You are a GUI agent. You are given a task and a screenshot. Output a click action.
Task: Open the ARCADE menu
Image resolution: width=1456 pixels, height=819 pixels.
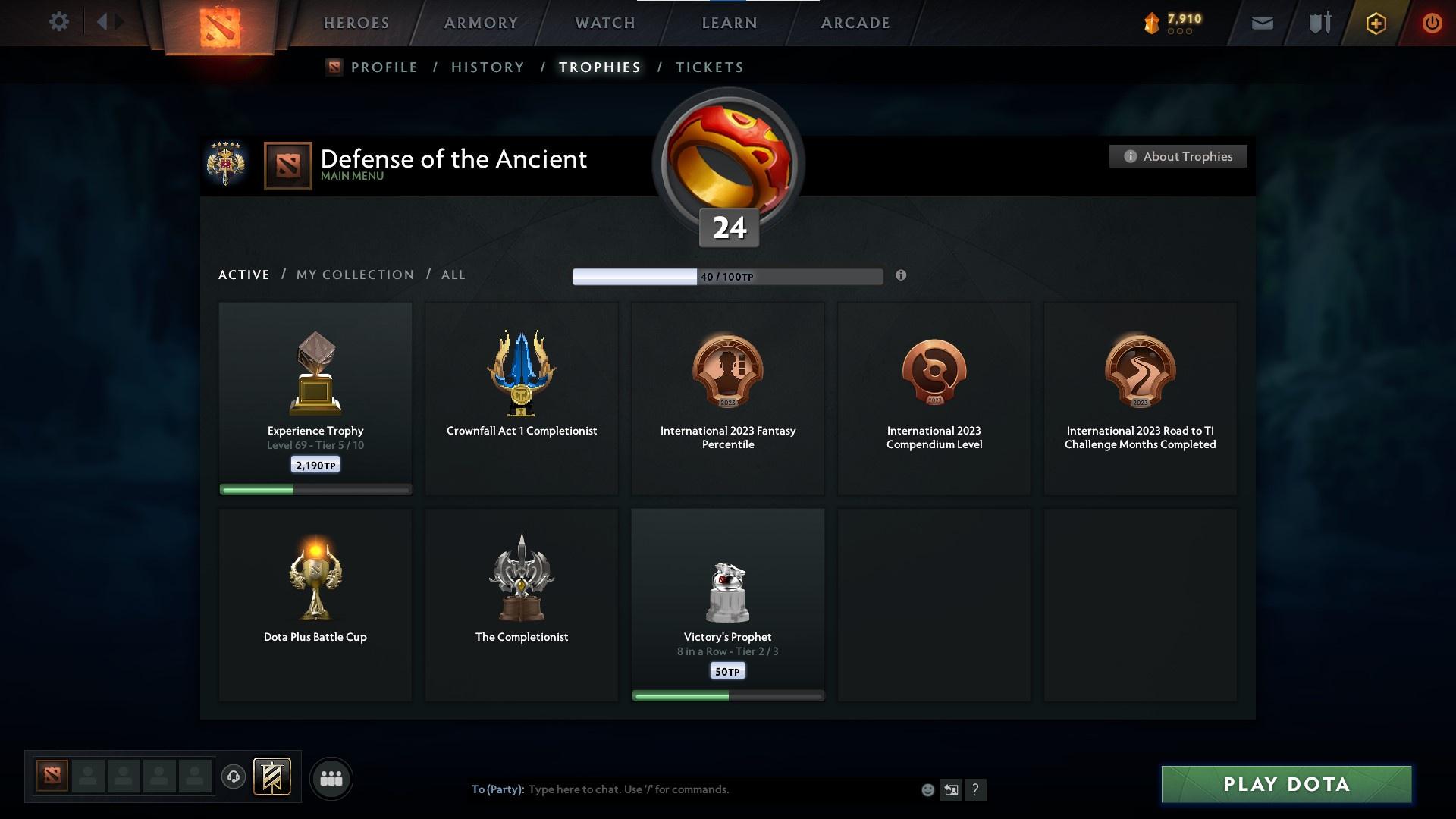[855, 23]
